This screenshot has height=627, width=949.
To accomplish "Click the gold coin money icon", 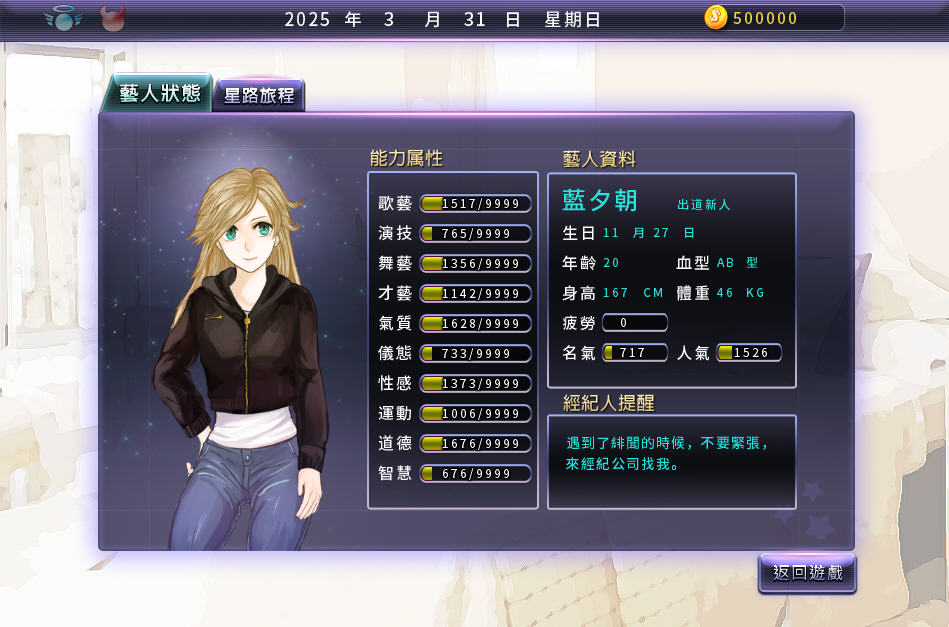I will tap(716, 17).
